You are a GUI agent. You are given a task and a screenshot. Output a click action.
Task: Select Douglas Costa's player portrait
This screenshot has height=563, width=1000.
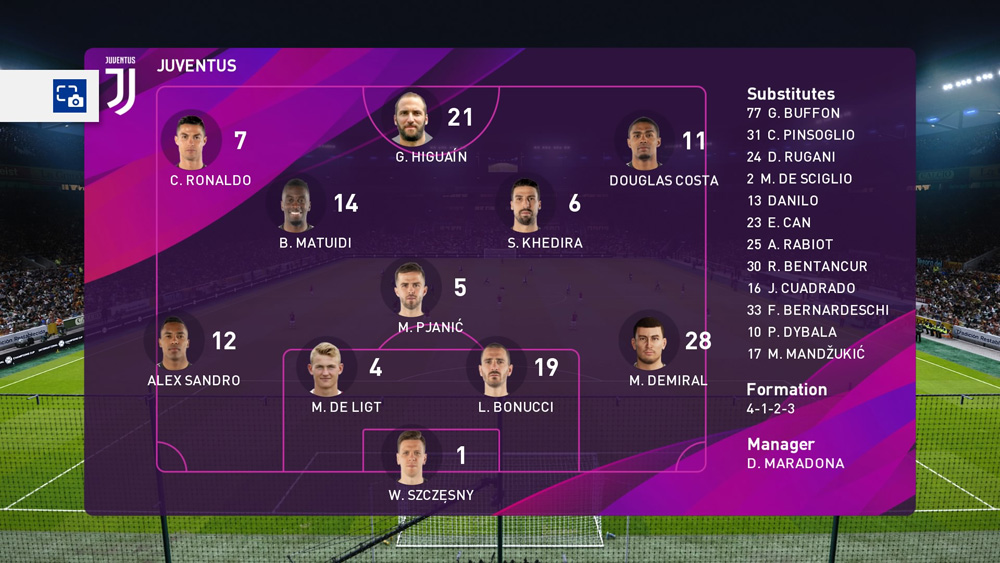coord(645,142)
